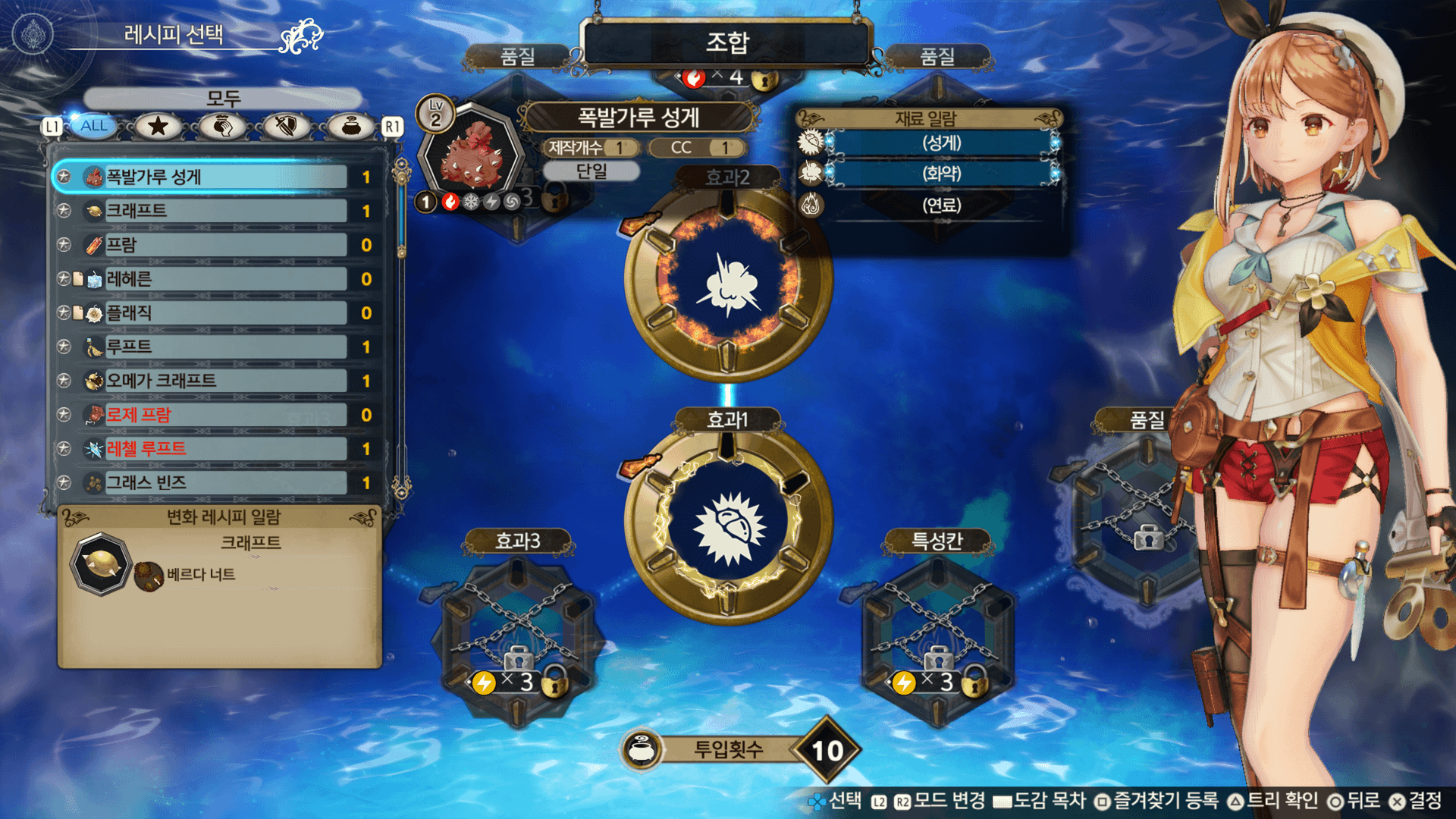Open the pouch materials category tab
Screen dimensions: 1456x819
350,126
